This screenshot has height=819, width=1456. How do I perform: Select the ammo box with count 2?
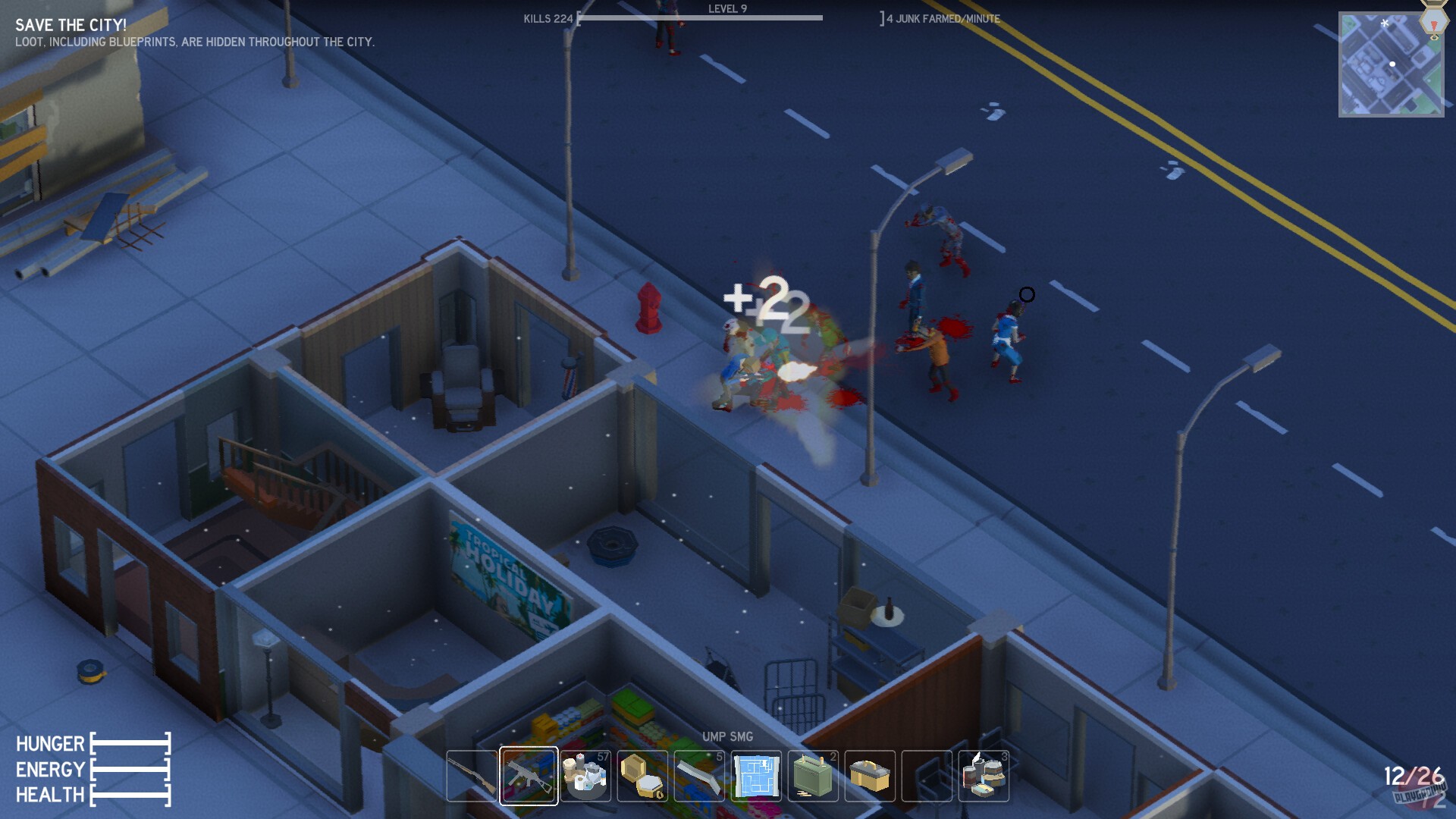[814, 777]
